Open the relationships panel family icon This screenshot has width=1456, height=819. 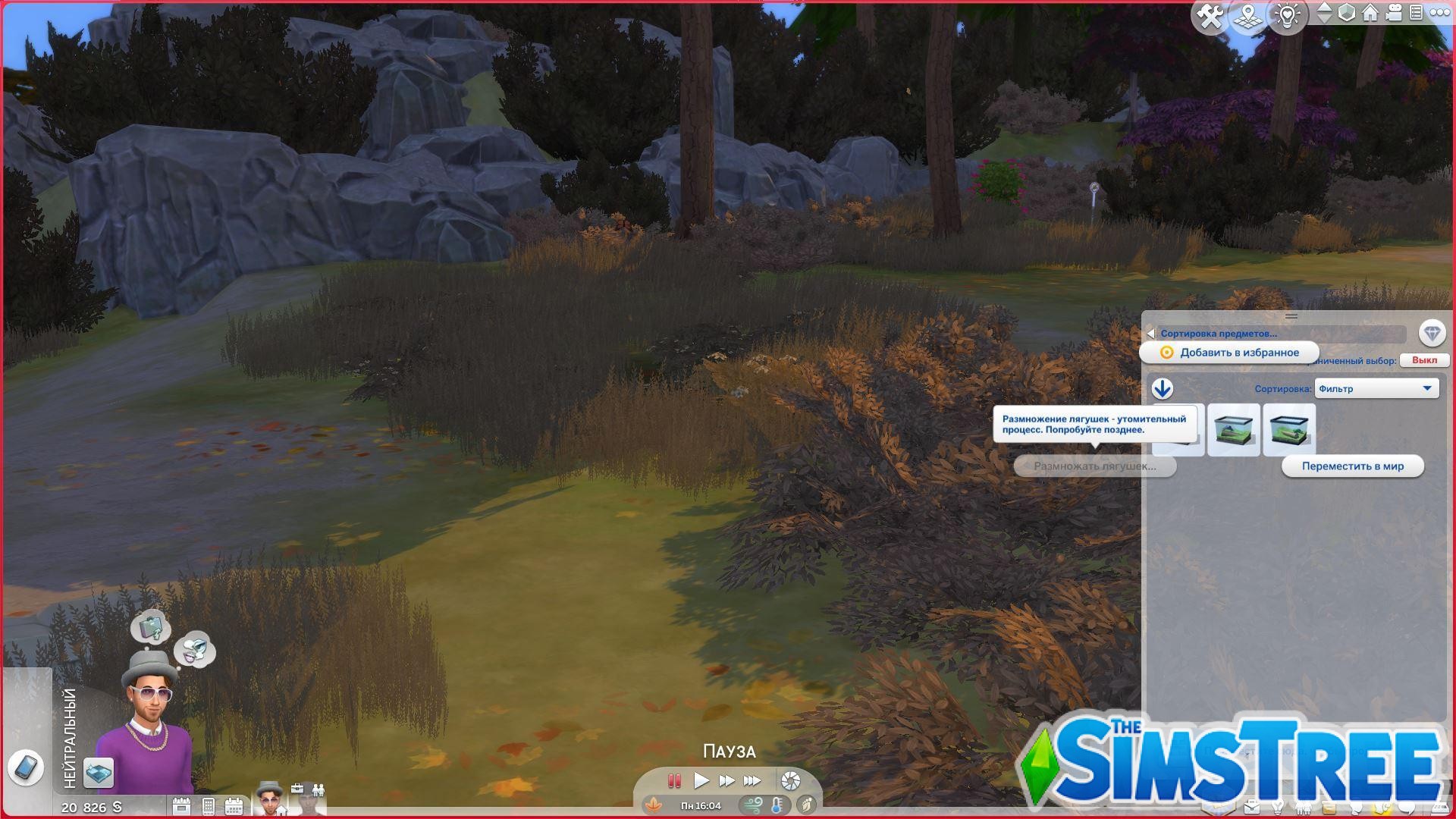point(1304,808)
